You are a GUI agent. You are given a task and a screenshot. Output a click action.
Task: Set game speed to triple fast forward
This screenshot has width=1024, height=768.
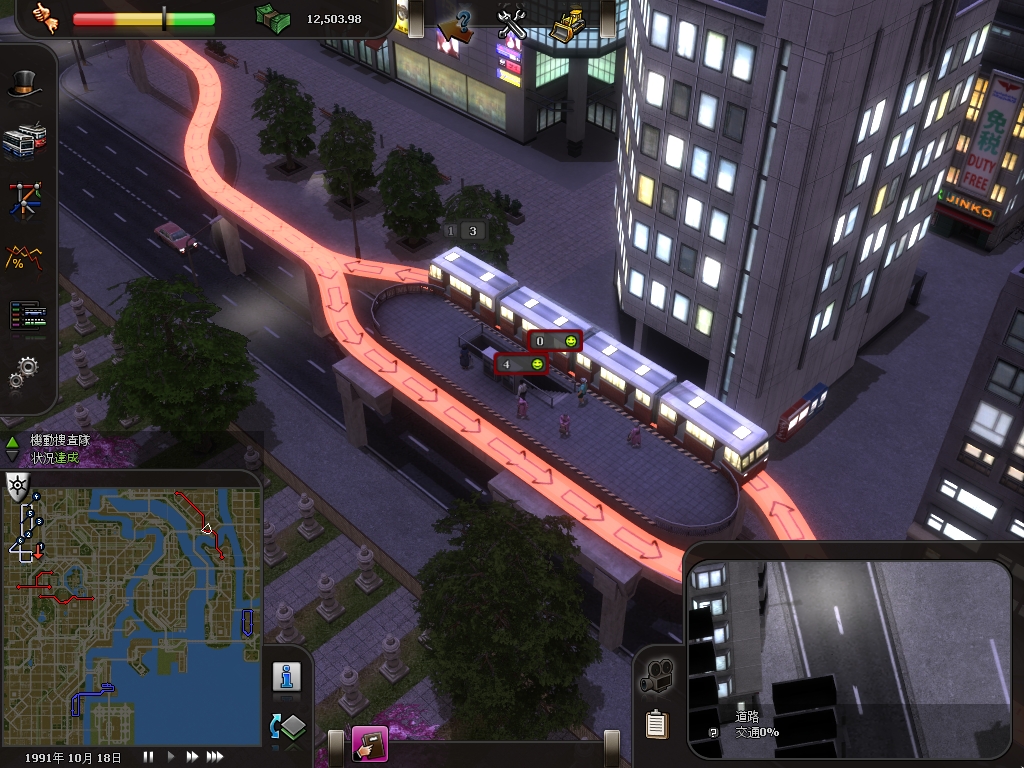pos(215,757)
